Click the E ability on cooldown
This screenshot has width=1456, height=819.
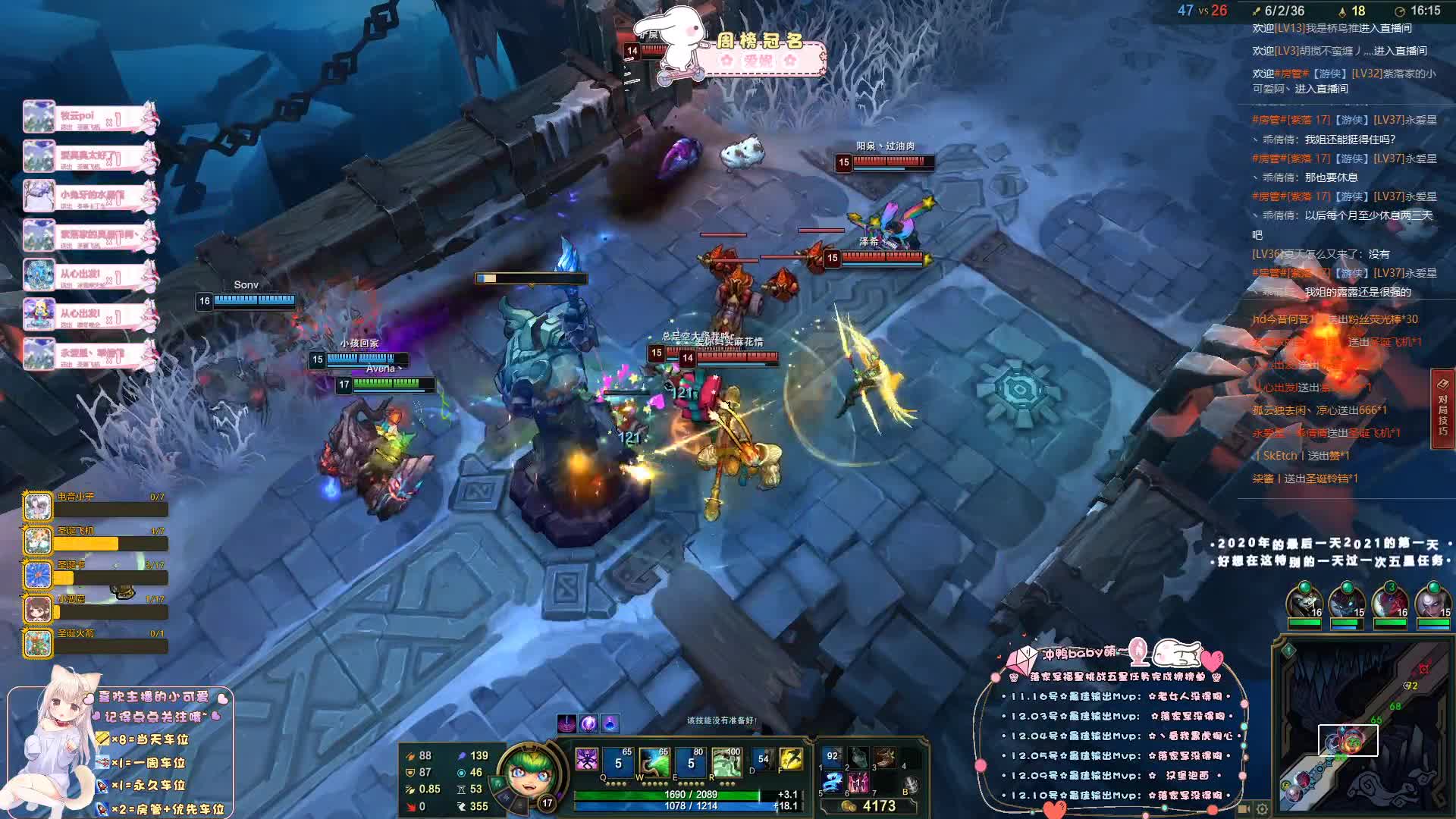pos(691,762)
